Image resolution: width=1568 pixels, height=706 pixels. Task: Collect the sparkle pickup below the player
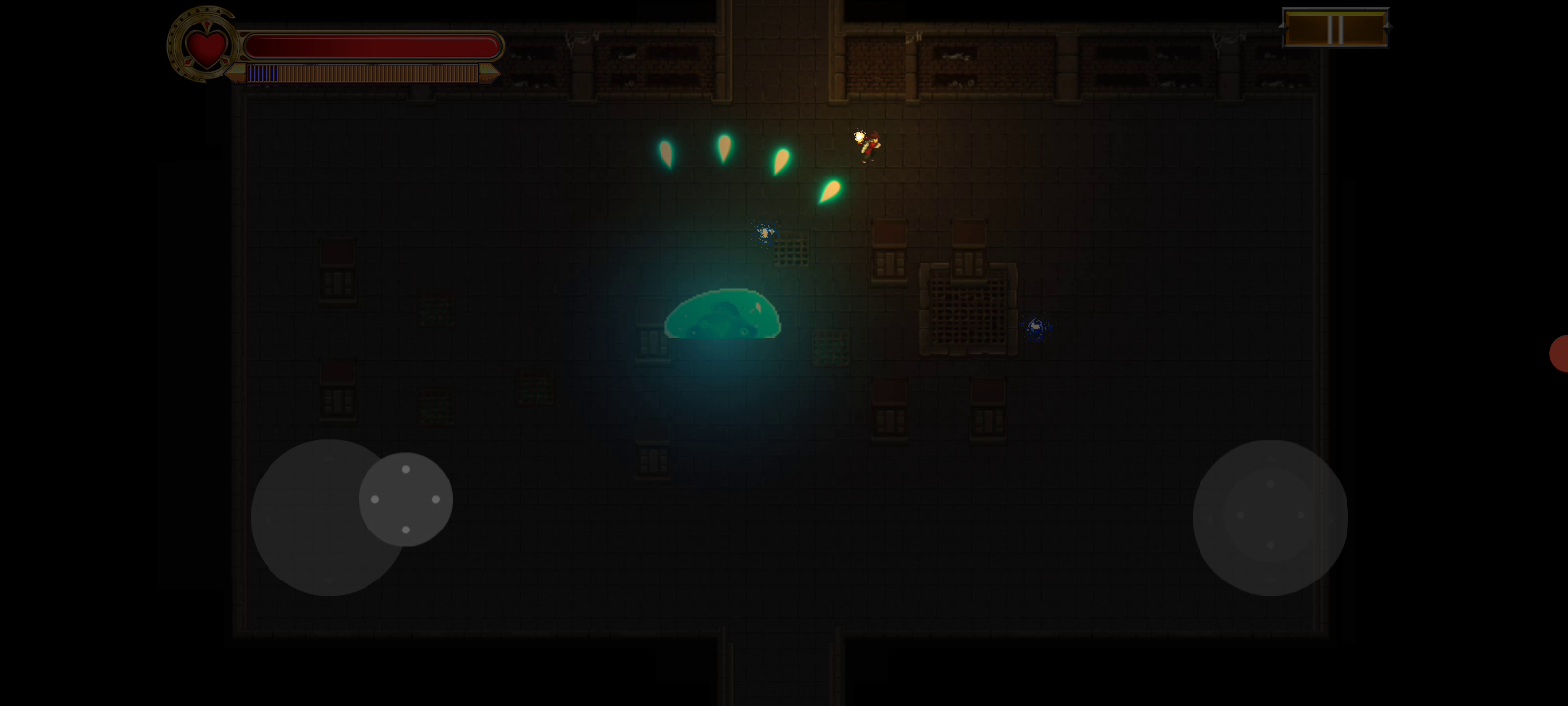pyautogui.click(x=763, y=231)
